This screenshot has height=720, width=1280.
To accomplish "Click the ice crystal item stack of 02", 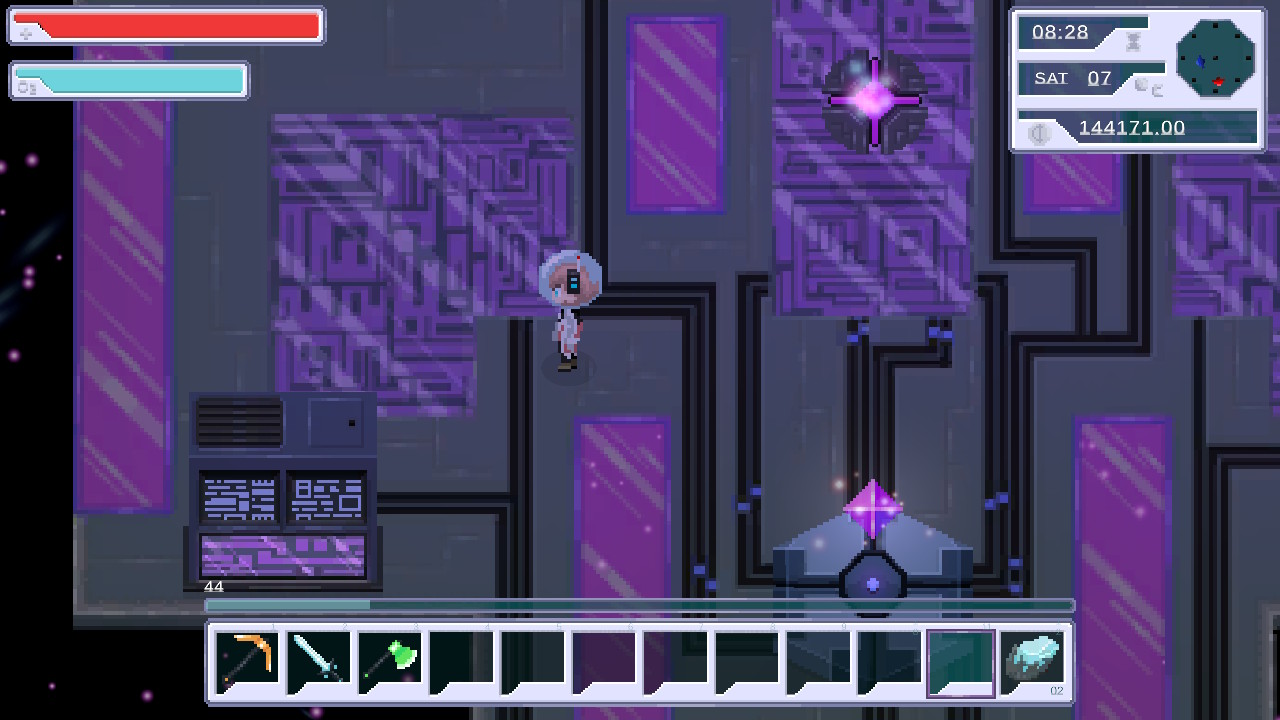I will point(1034,660).
